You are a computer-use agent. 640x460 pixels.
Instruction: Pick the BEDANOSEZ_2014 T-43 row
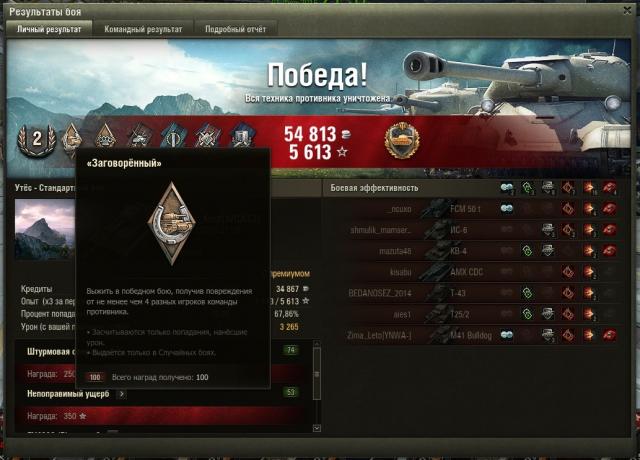click(x=470, y=292)
